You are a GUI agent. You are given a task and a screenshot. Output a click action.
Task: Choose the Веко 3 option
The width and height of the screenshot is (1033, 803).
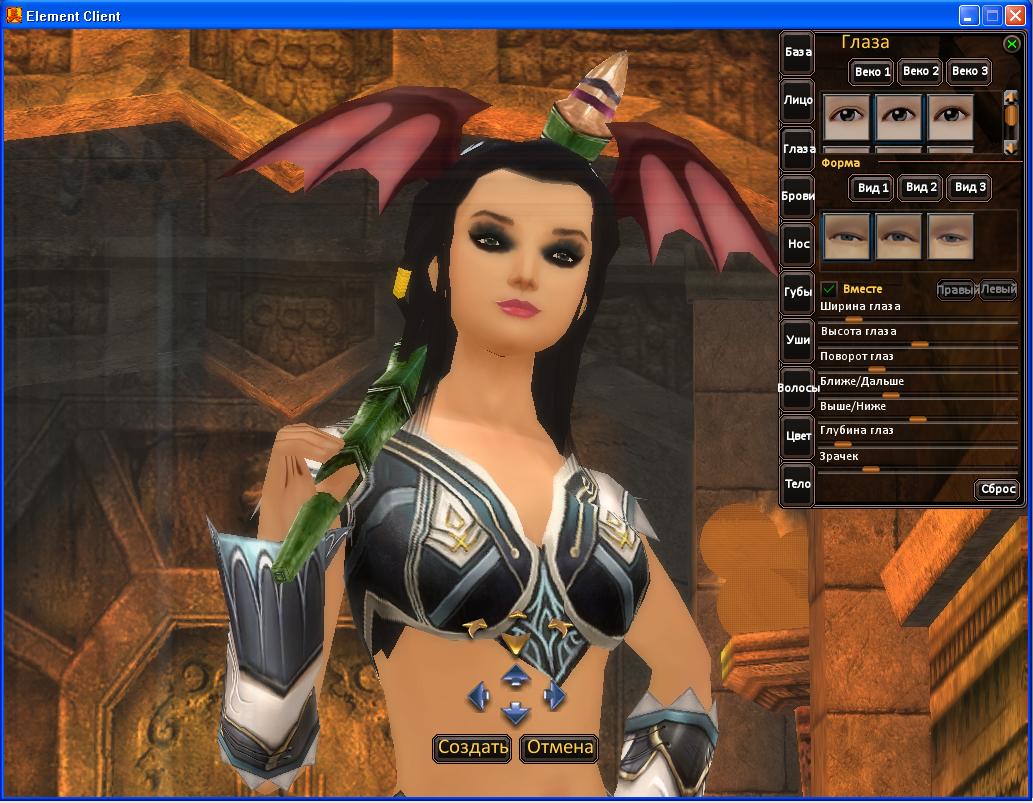coord(969,71)
